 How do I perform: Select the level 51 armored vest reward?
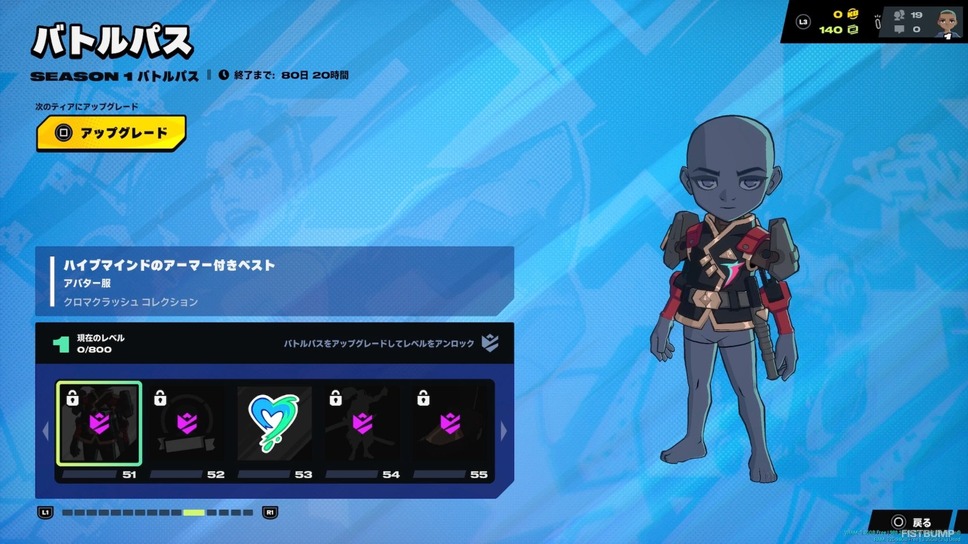pos(99,423)
